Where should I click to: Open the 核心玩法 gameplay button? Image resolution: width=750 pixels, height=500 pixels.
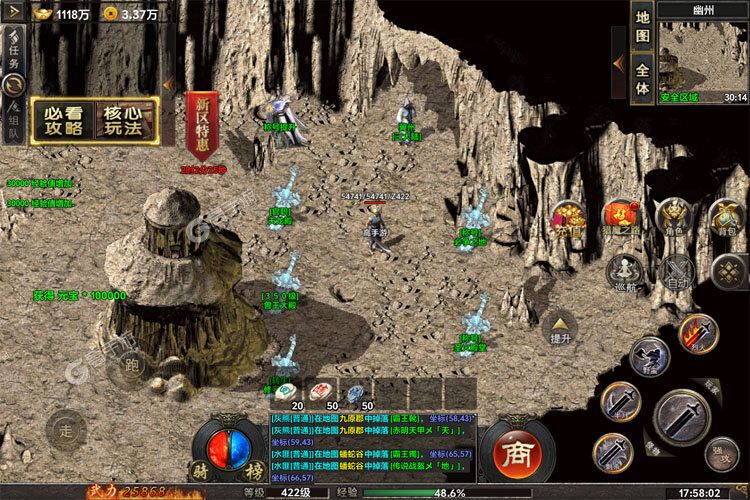(x=127, y=120)
